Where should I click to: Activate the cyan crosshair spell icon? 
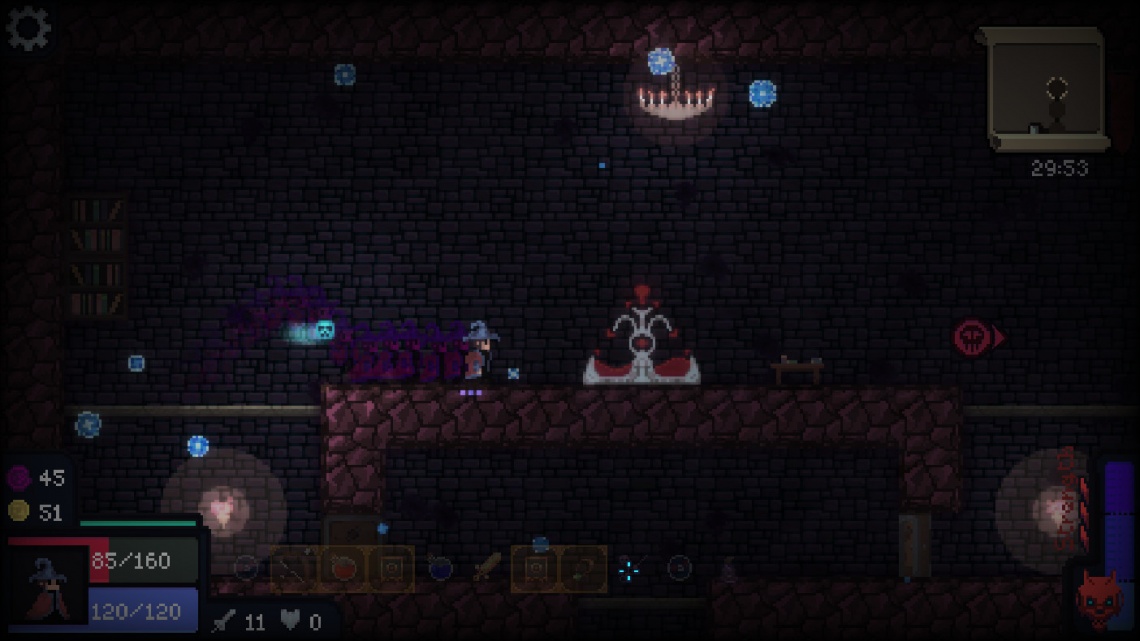click(628, 570)
